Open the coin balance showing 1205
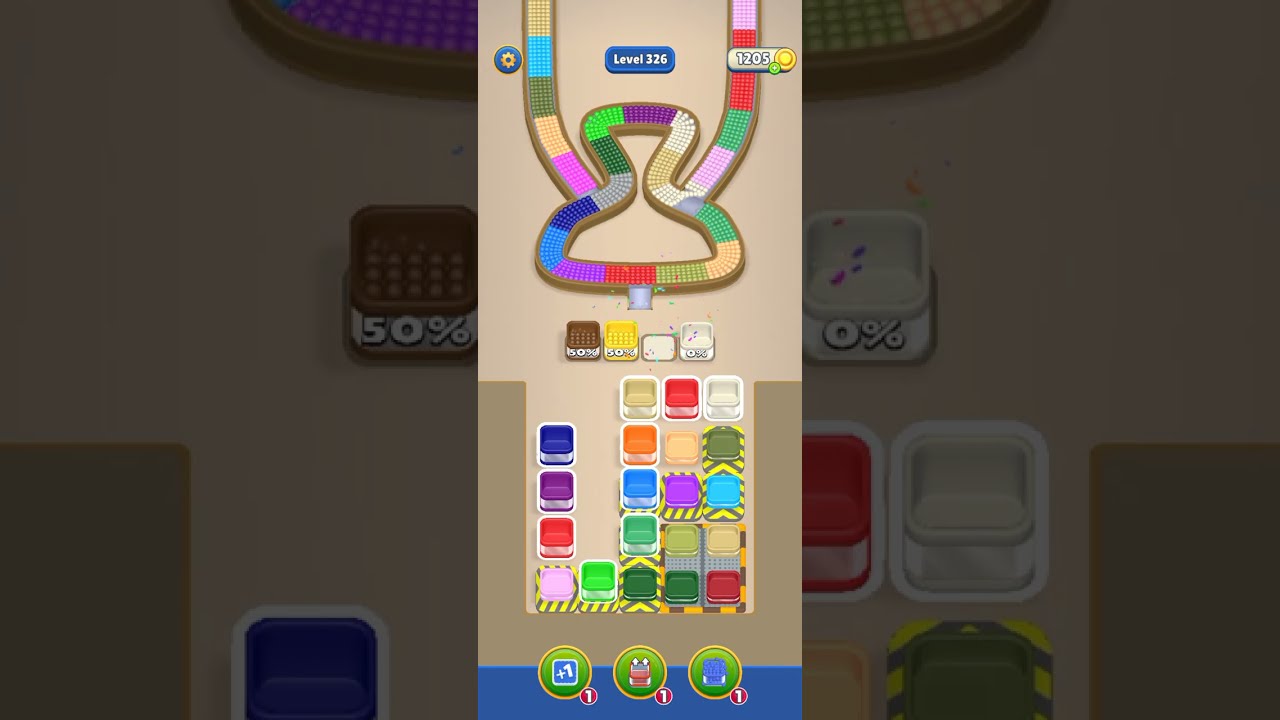This screenshot has width=1280, height=720. point(750,59)
